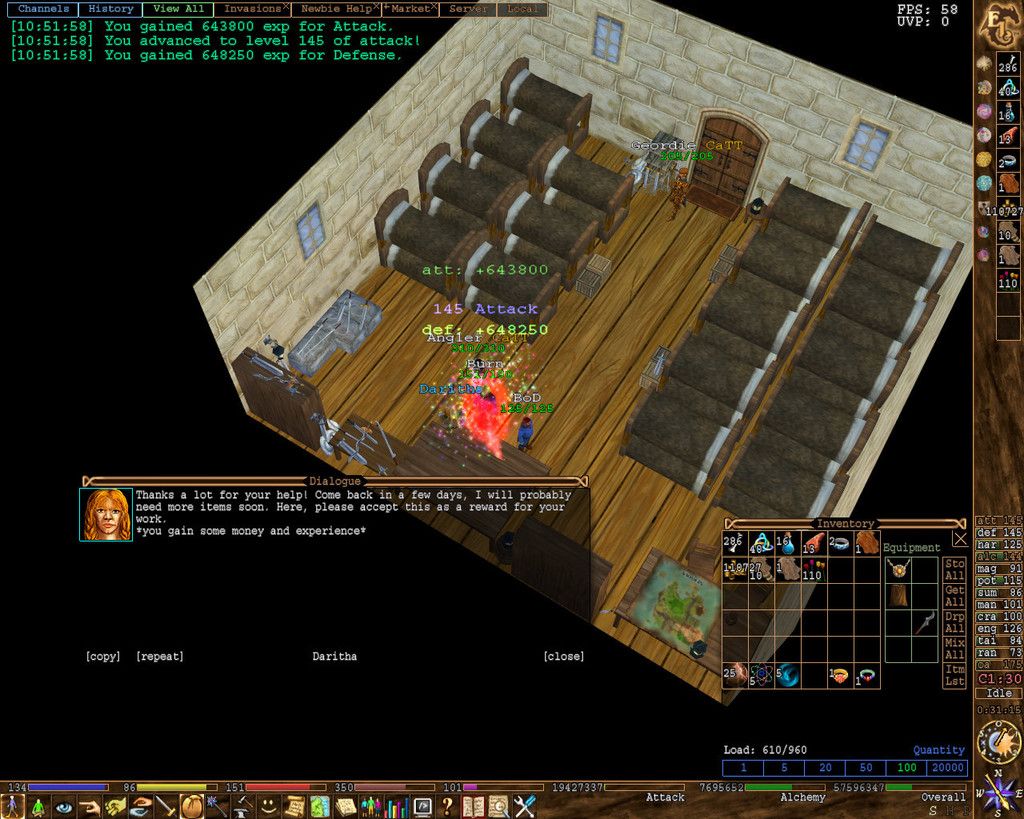Open the wrench and screwdriver options icon
1024x819 pixels.
tap(525, 806)
